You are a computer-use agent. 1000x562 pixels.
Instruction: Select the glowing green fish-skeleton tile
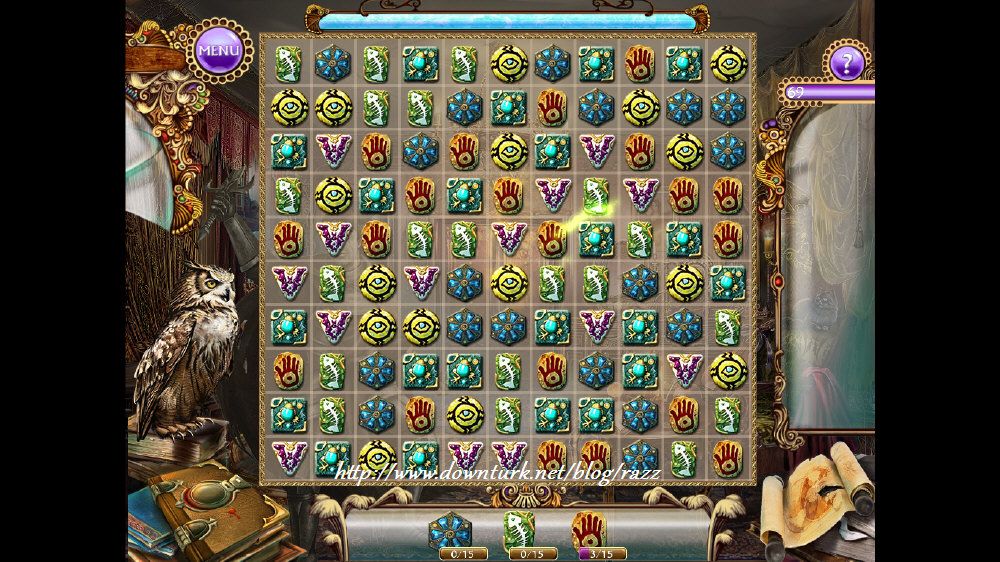point(596,196)
